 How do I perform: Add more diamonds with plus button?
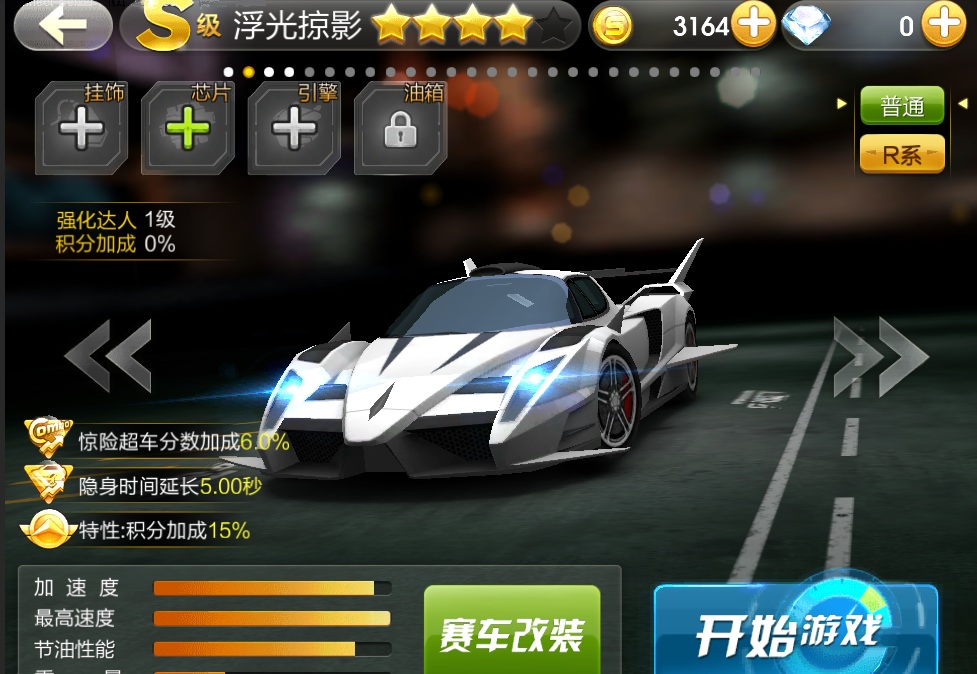coord(943,26)
